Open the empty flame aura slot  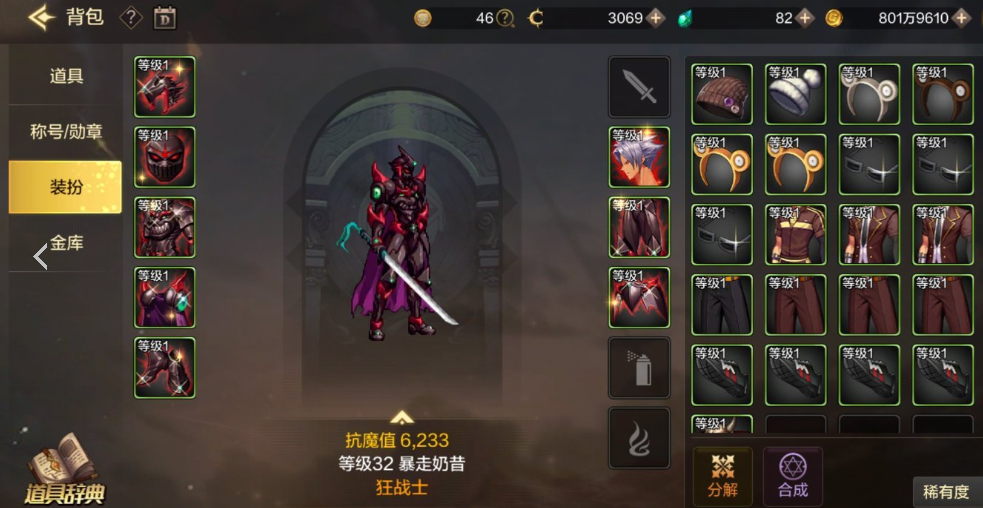639,438
